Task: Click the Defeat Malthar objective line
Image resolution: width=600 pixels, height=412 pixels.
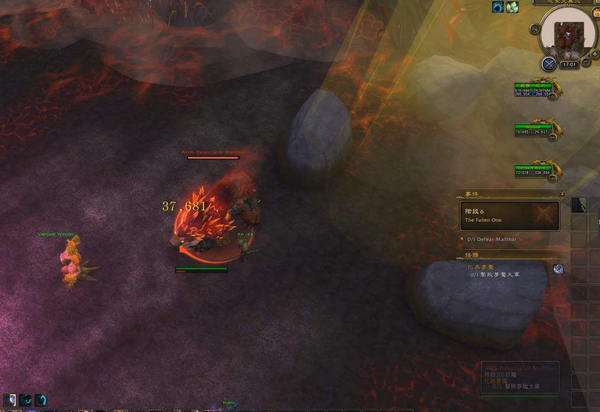Action: (502, 239)
